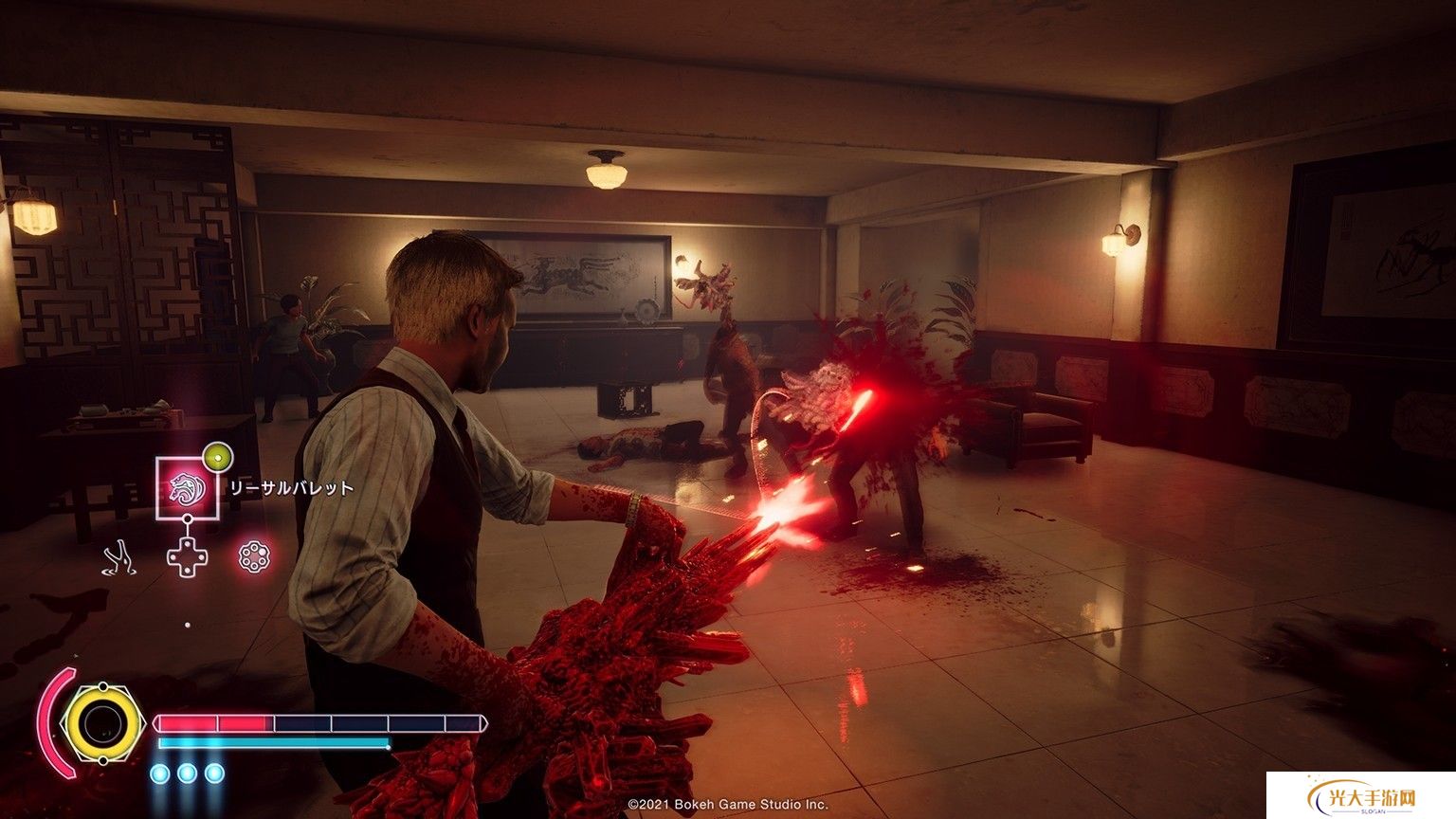
Task: Click the green orb badge on the ability slot
Action: click(x=217, y=458)
